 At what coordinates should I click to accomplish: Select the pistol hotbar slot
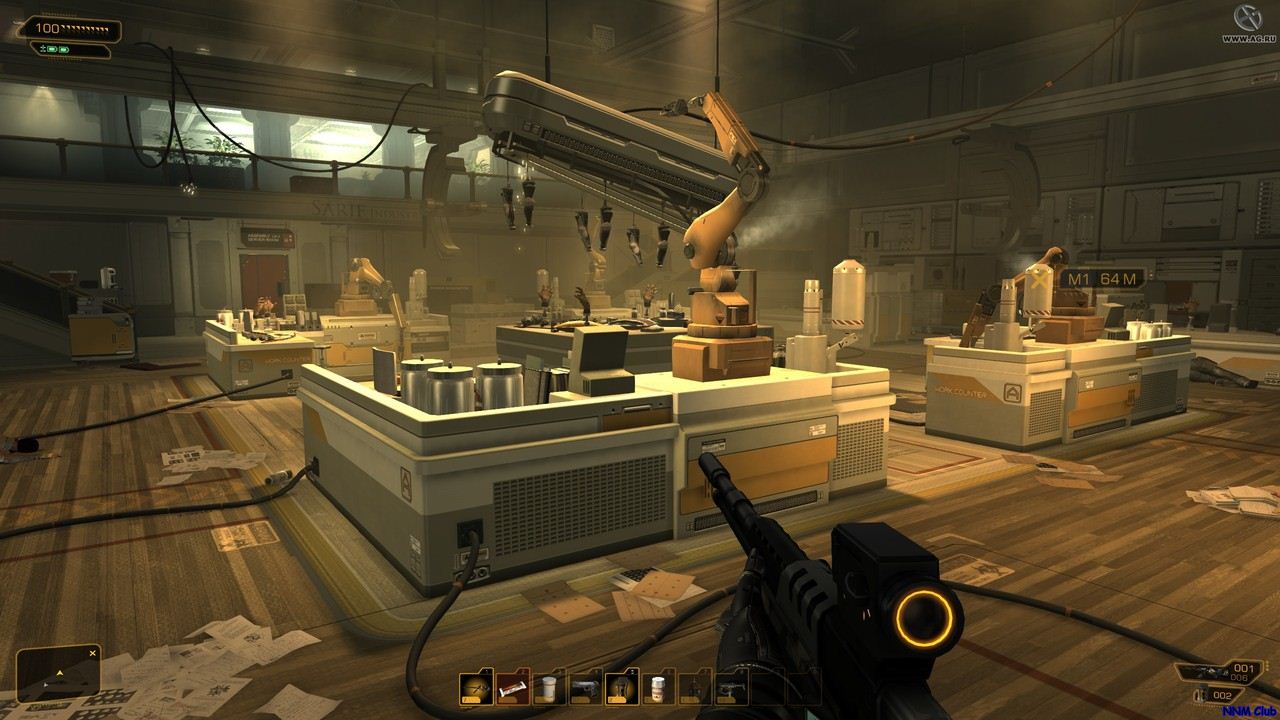(586, 688)
